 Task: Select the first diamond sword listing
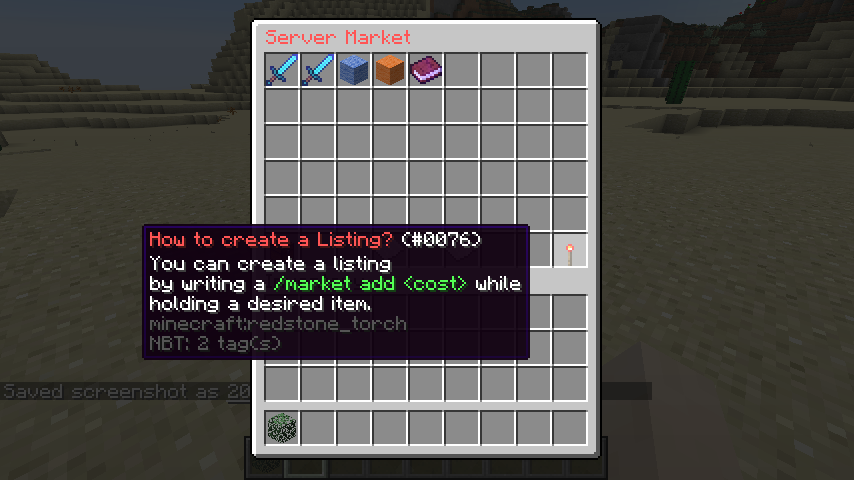(282, 70)
